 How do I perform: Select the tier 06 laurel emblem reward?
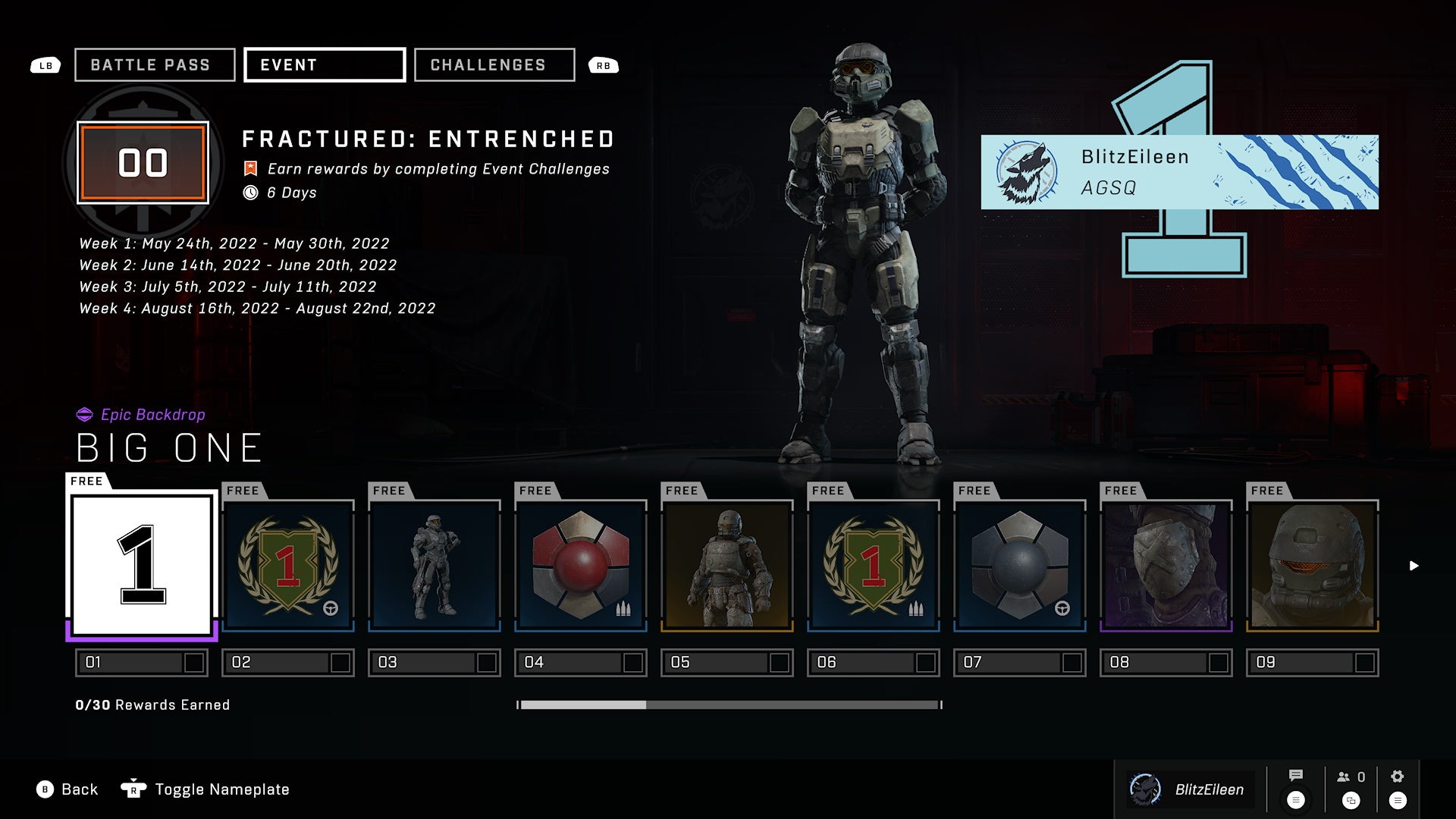click(874, 566)
